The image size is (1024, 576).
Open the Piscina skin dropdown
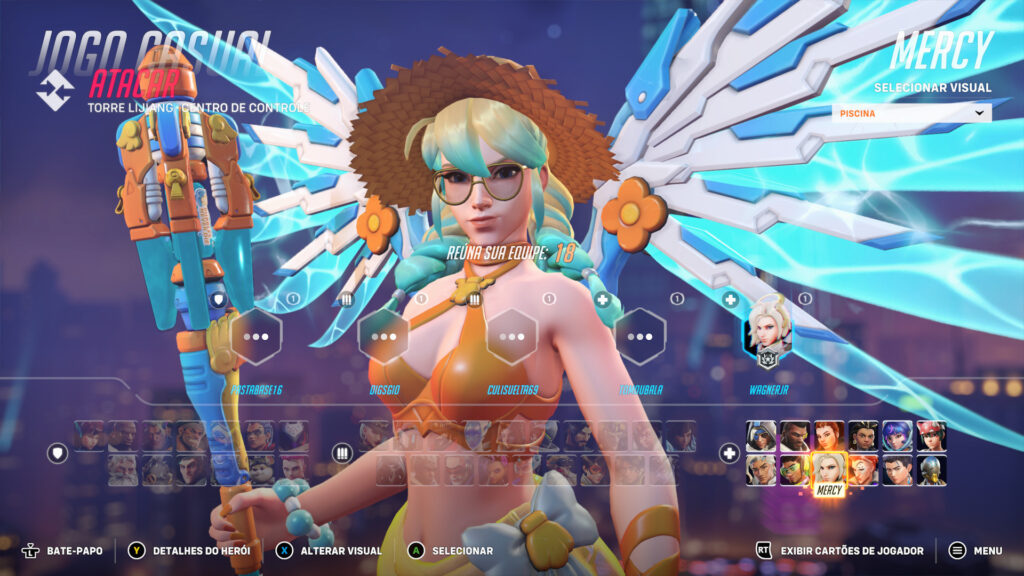tap(911, 113)
